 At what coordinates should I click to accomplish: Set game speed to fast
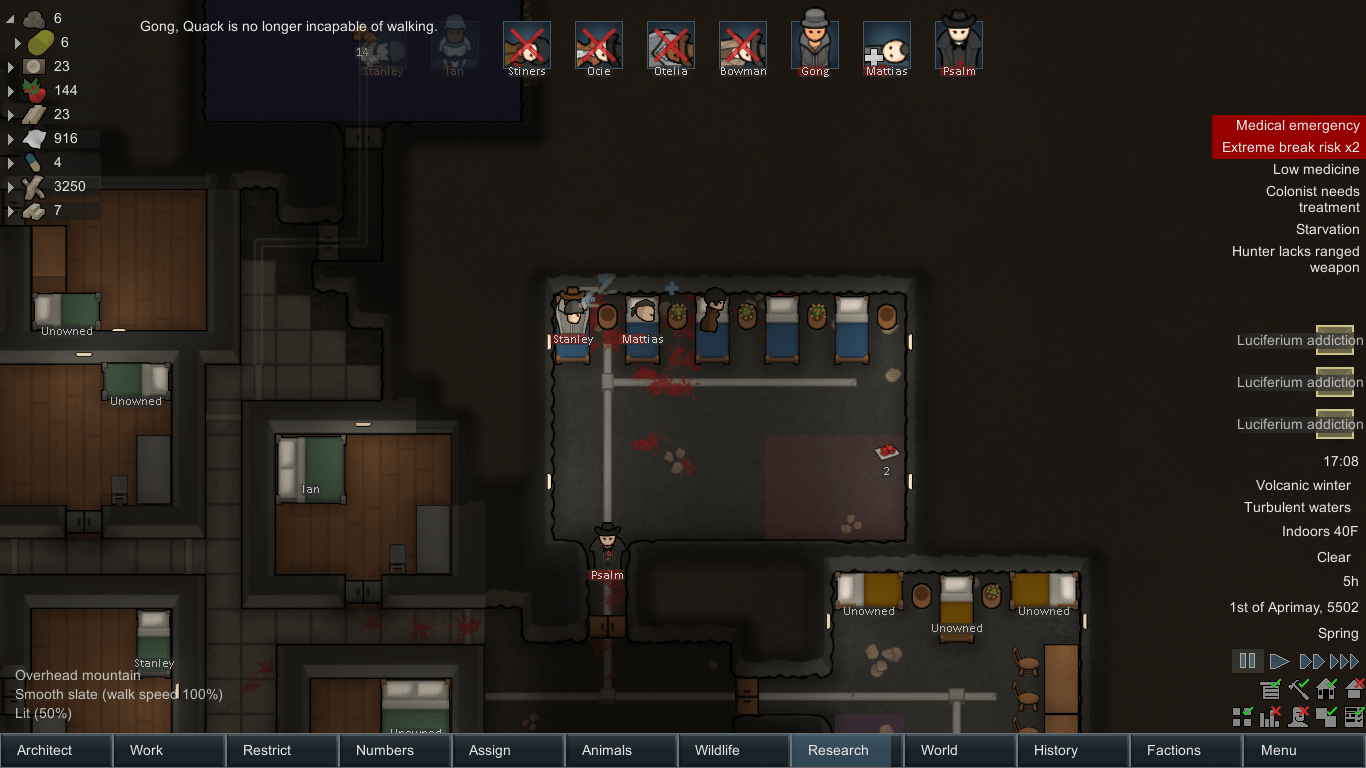click(1312, 661)
